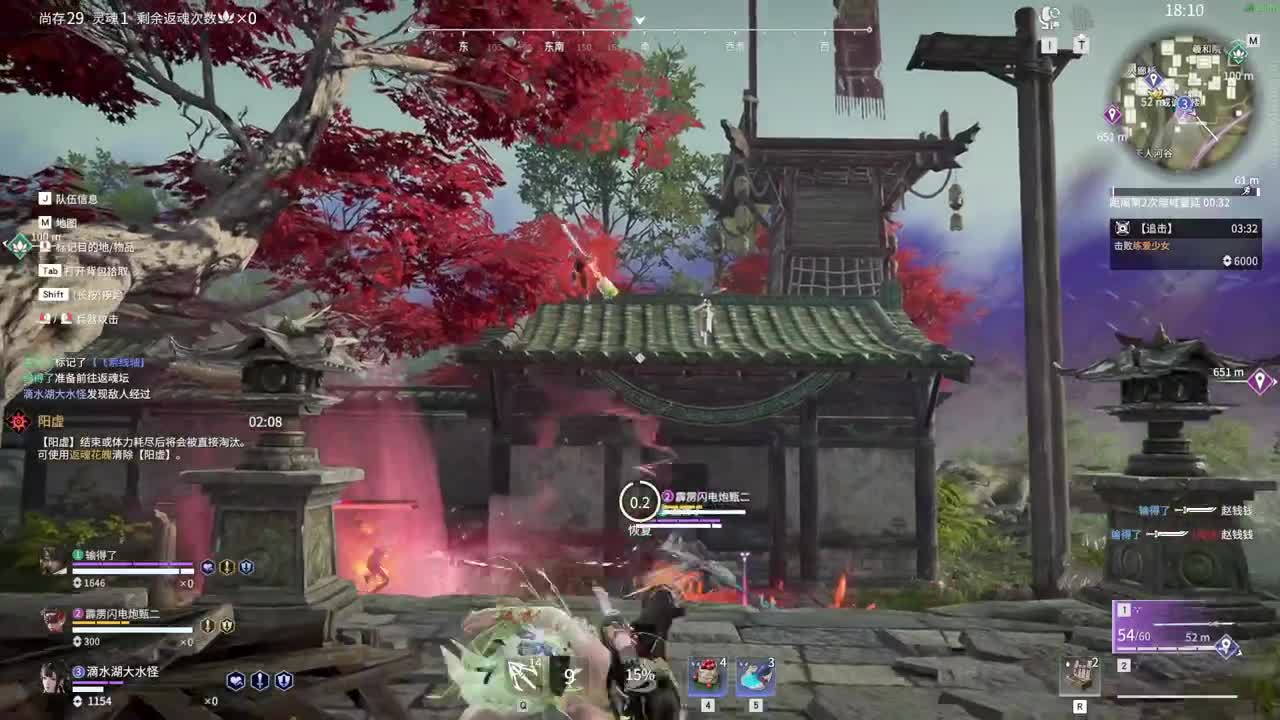Click the distance progress bar above 00:32 countdown

1183,192
